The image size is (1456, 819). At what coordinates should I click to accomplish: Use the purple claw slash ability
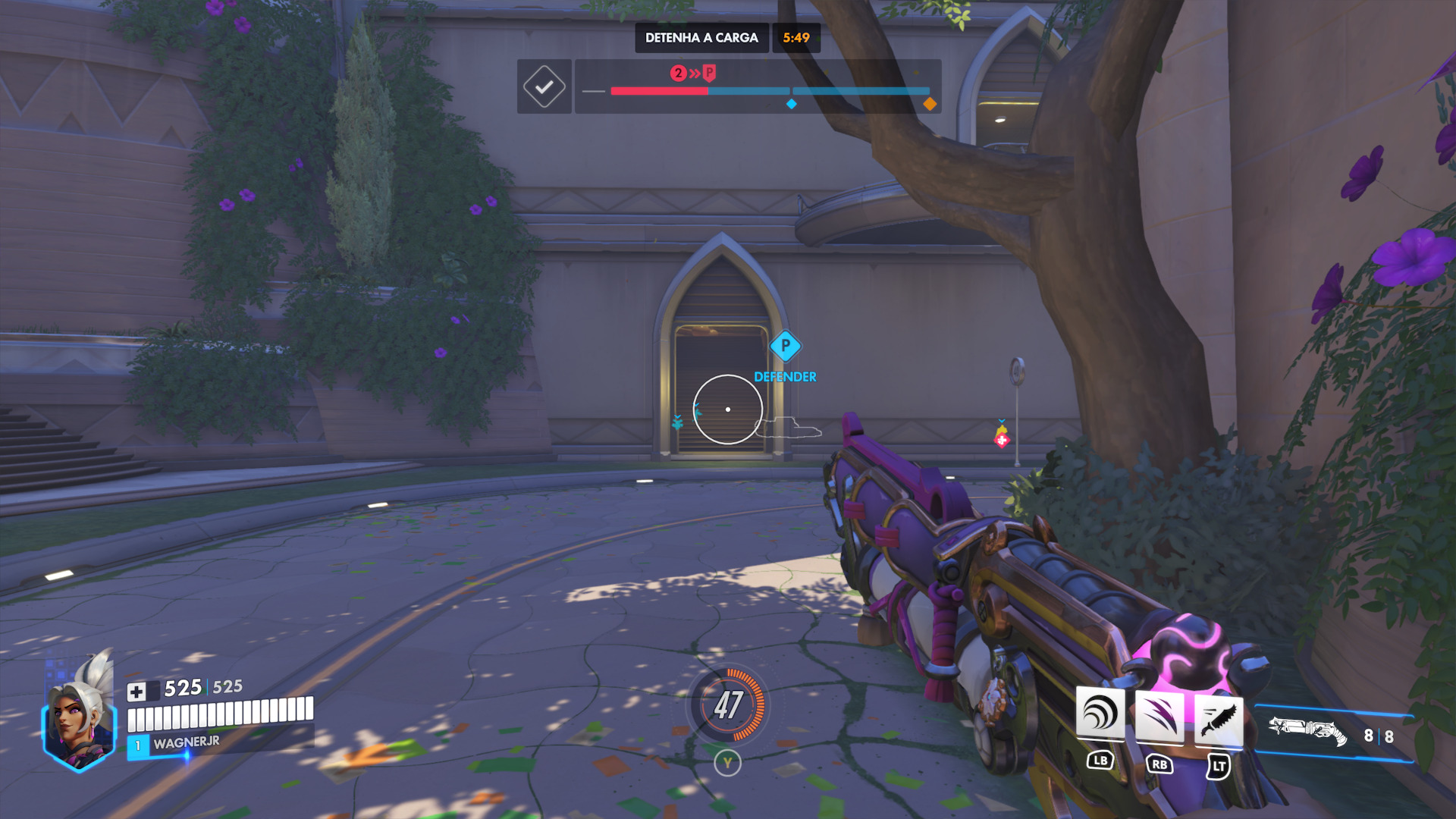point(1159,717)
